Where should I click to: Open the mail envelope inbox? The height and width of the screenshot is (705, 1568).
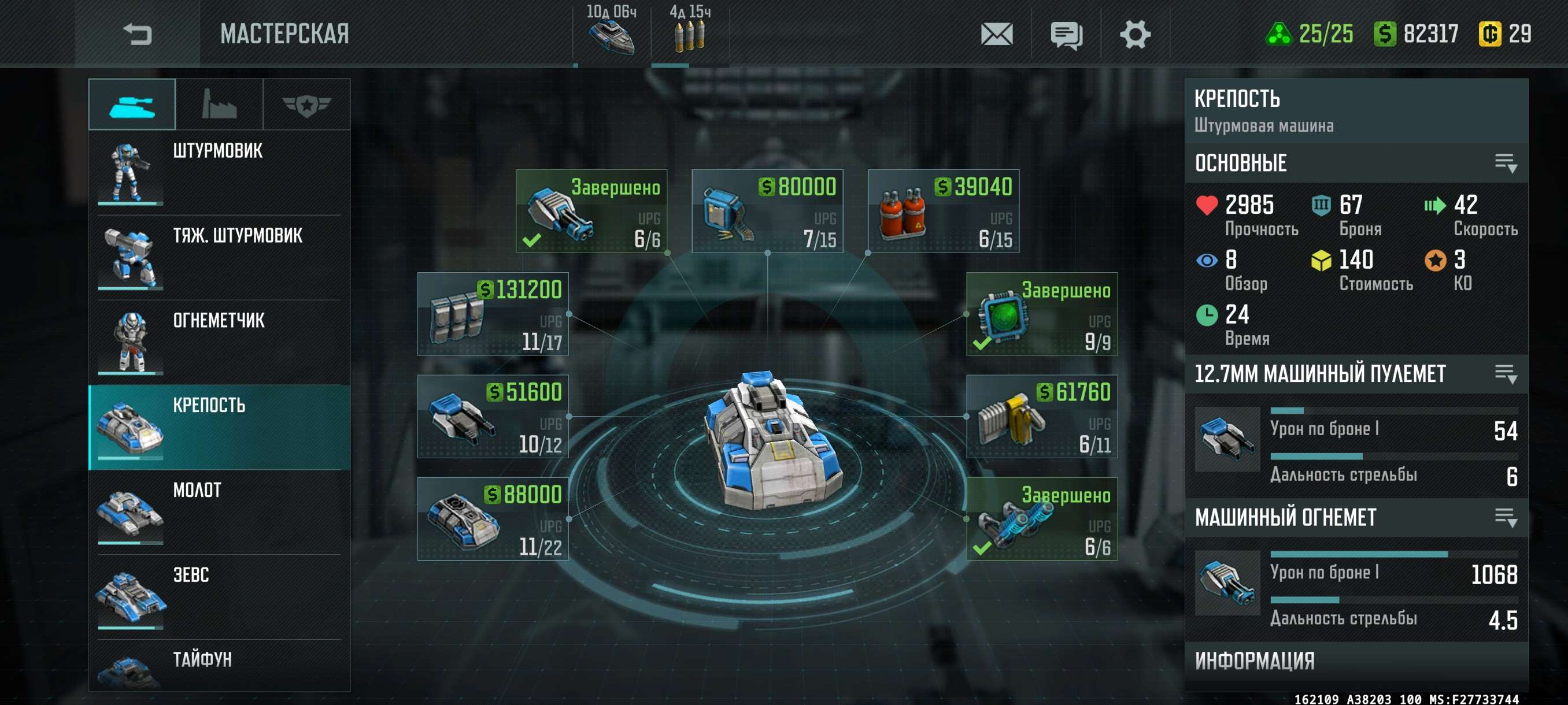tap(996, 34)
